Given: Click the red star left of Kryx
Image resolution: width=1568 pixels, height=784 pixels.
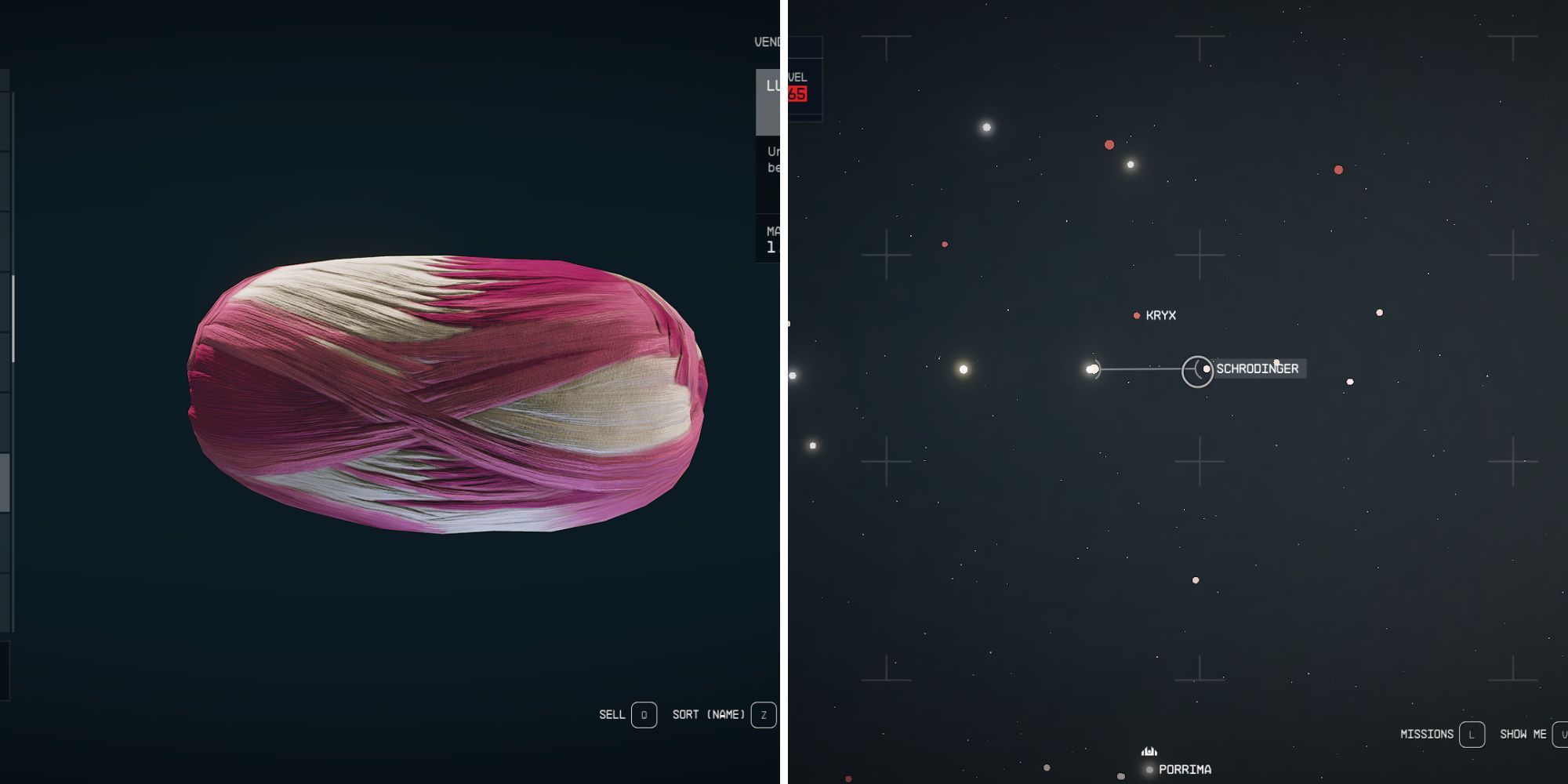Looking at the screenshot, I should coord(945,244).
